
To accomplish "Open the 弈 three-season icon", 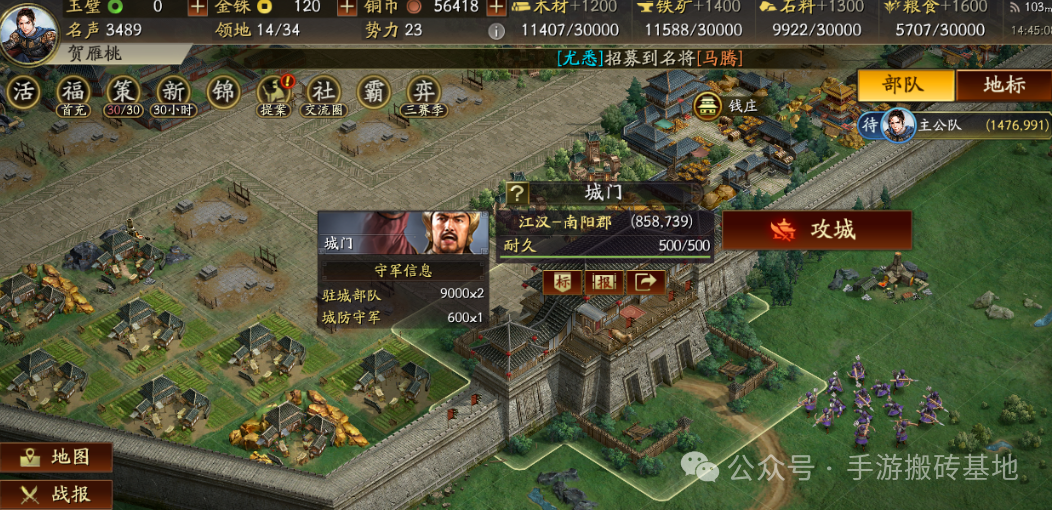I will [x=424, y=92].
